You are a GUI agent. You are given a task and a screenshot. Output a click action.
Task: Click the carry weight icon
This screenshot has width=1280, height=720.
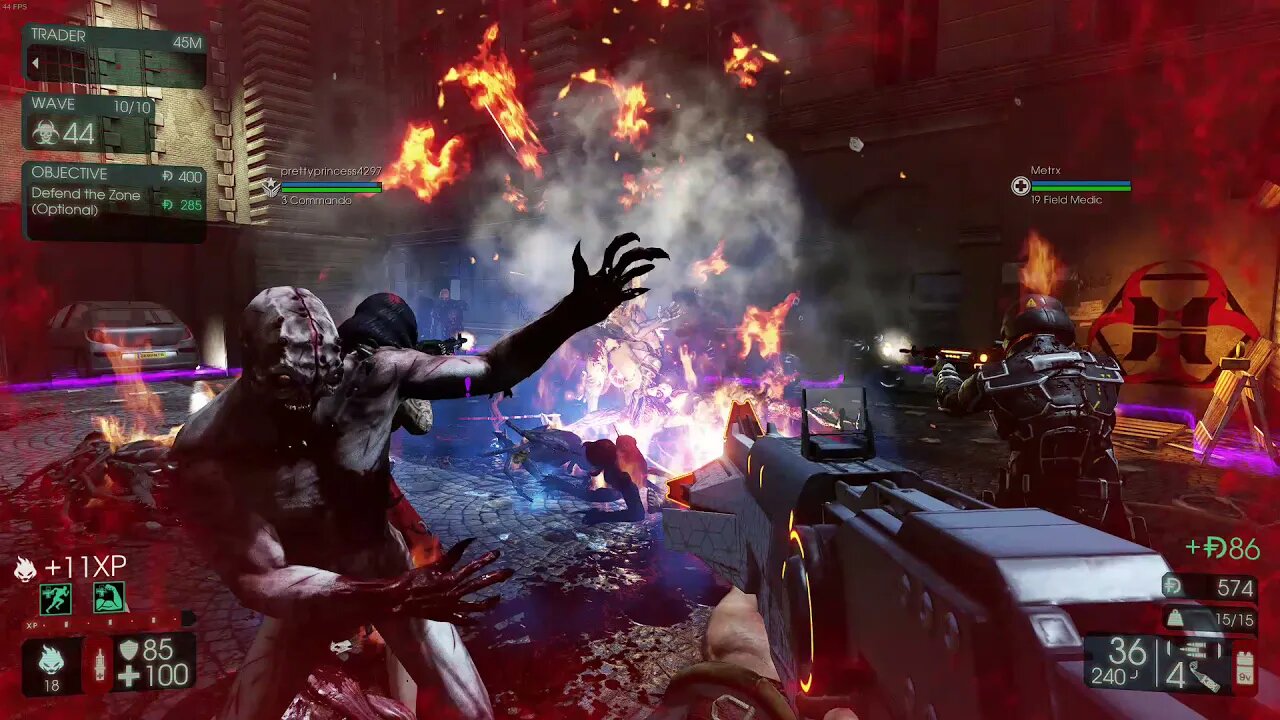click(x=1174, y=620)
